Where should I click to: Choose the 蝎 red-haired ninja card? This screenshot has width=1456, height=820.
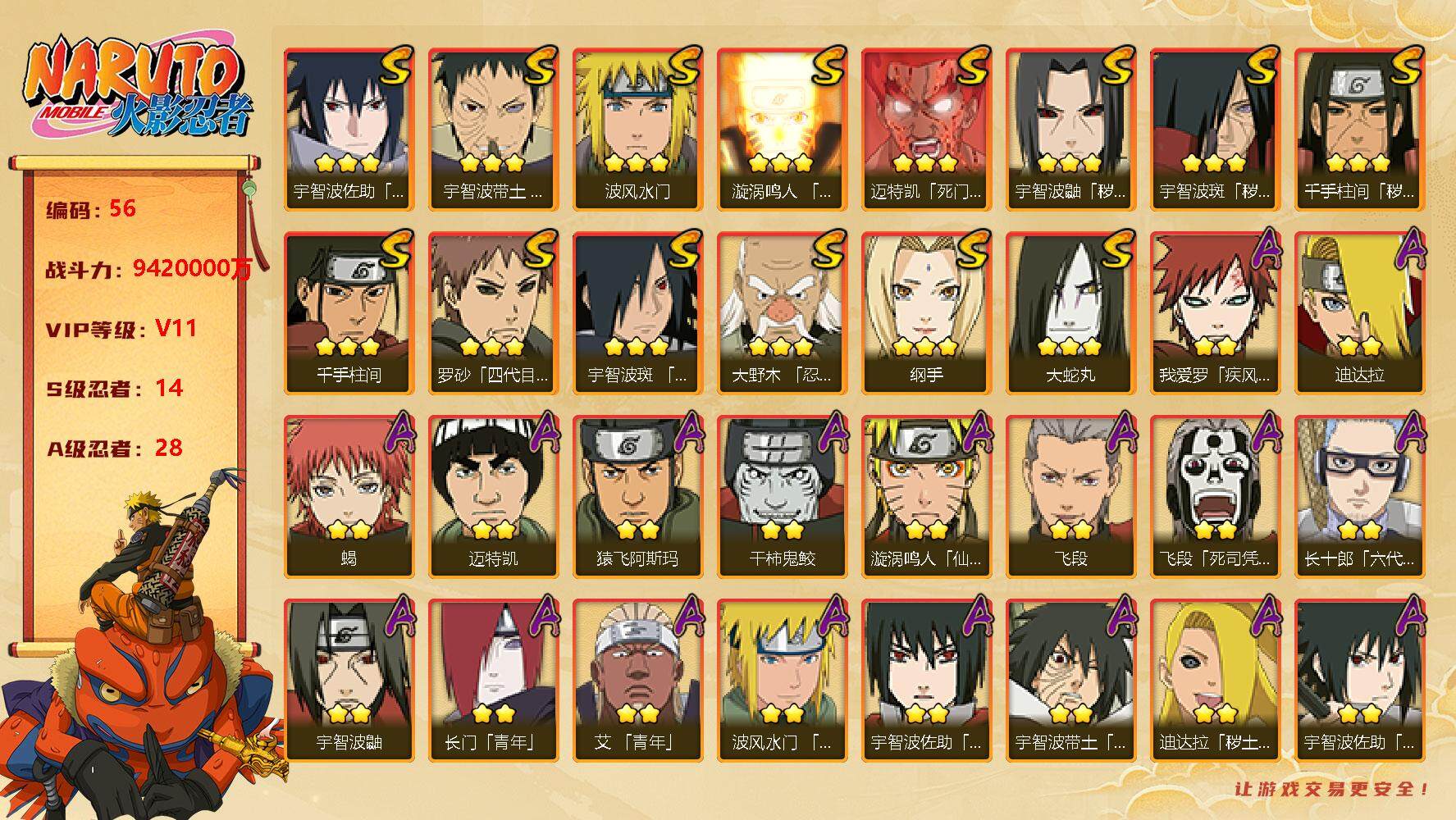coord(349,496)
